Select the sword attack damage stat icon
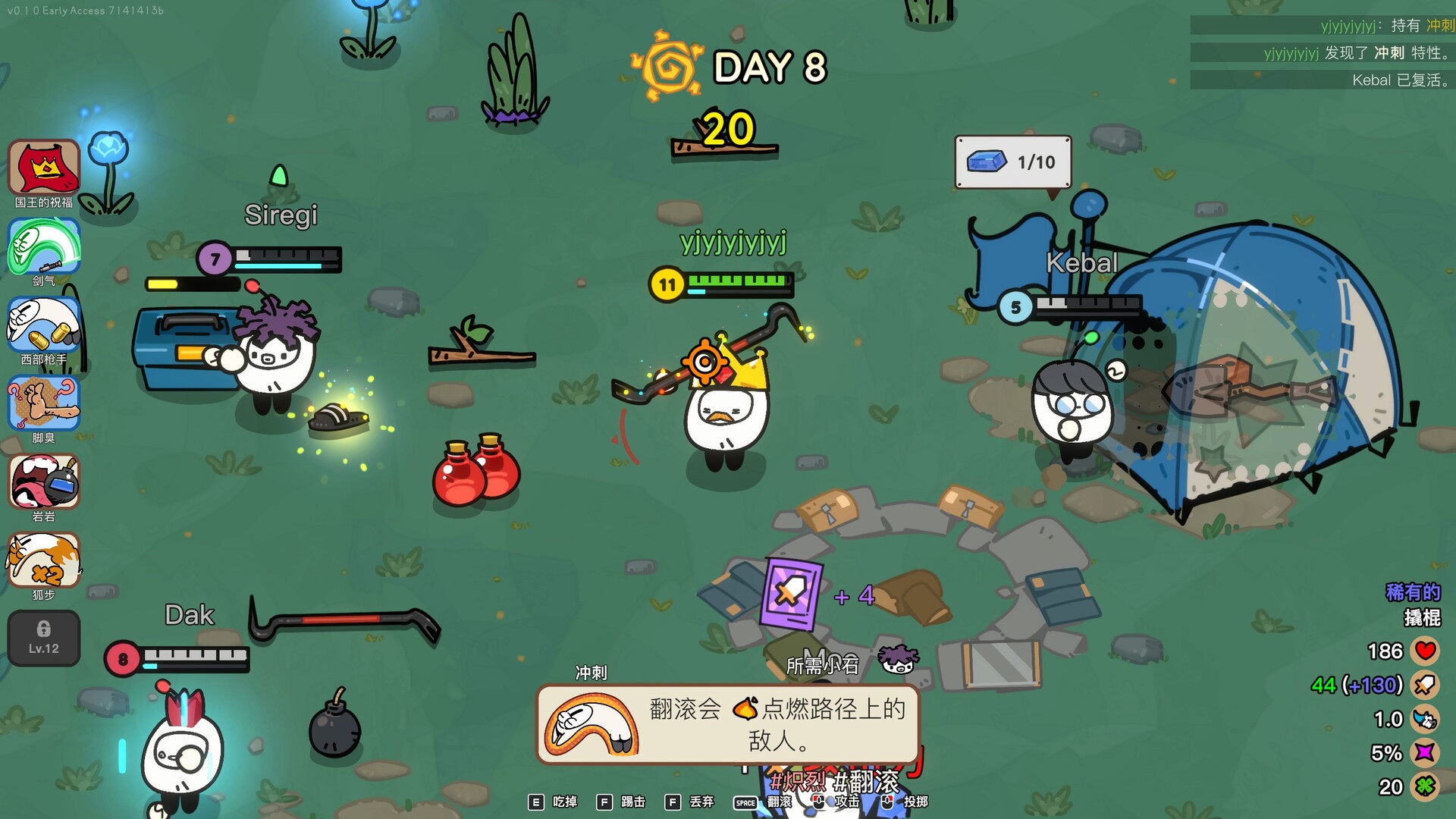The height and width of the screenshot is (819, 1456). [1426, 686]
